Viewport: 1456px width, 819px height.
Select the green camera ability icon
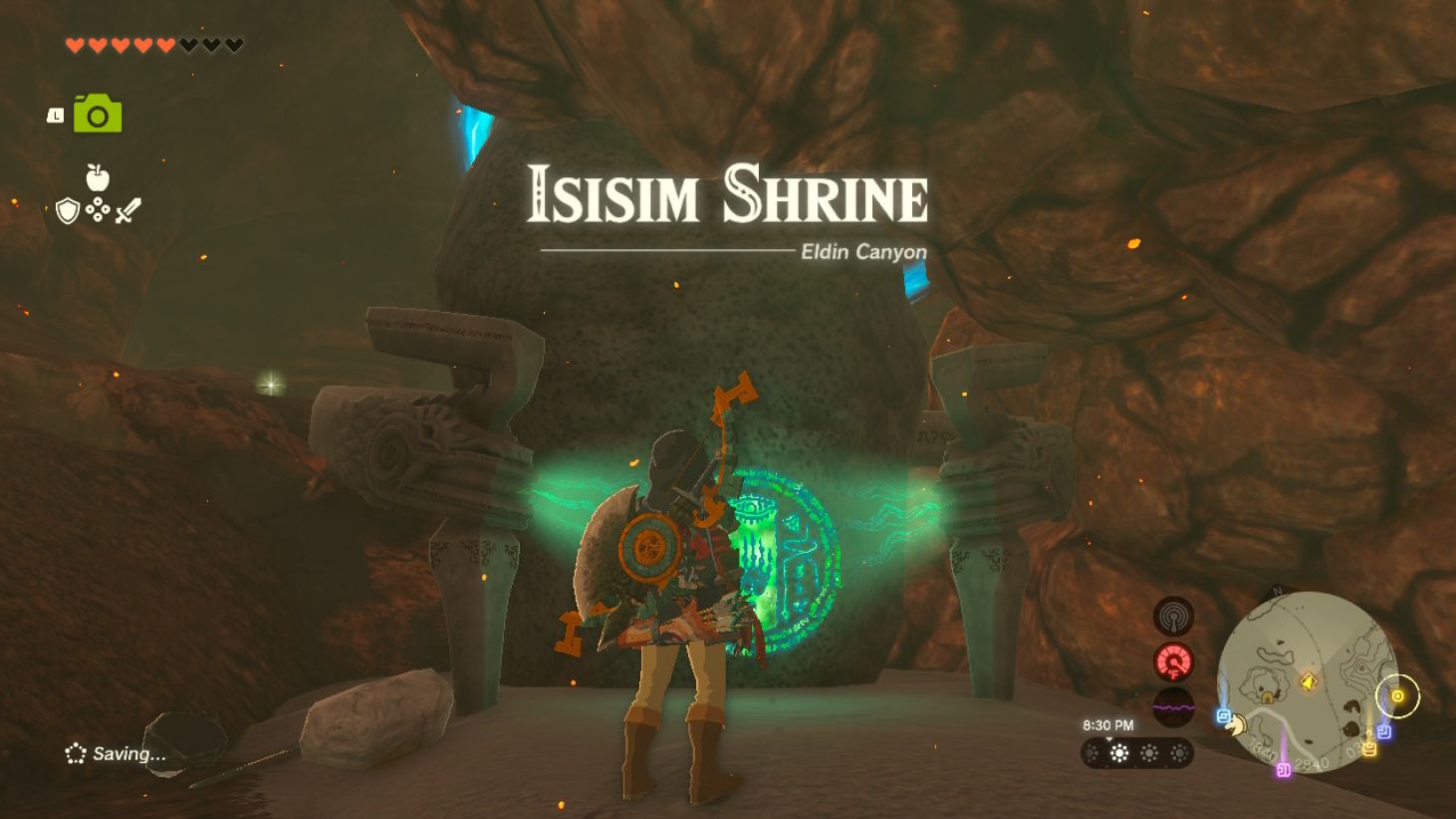pyautogui.click(x=97, y=114)
